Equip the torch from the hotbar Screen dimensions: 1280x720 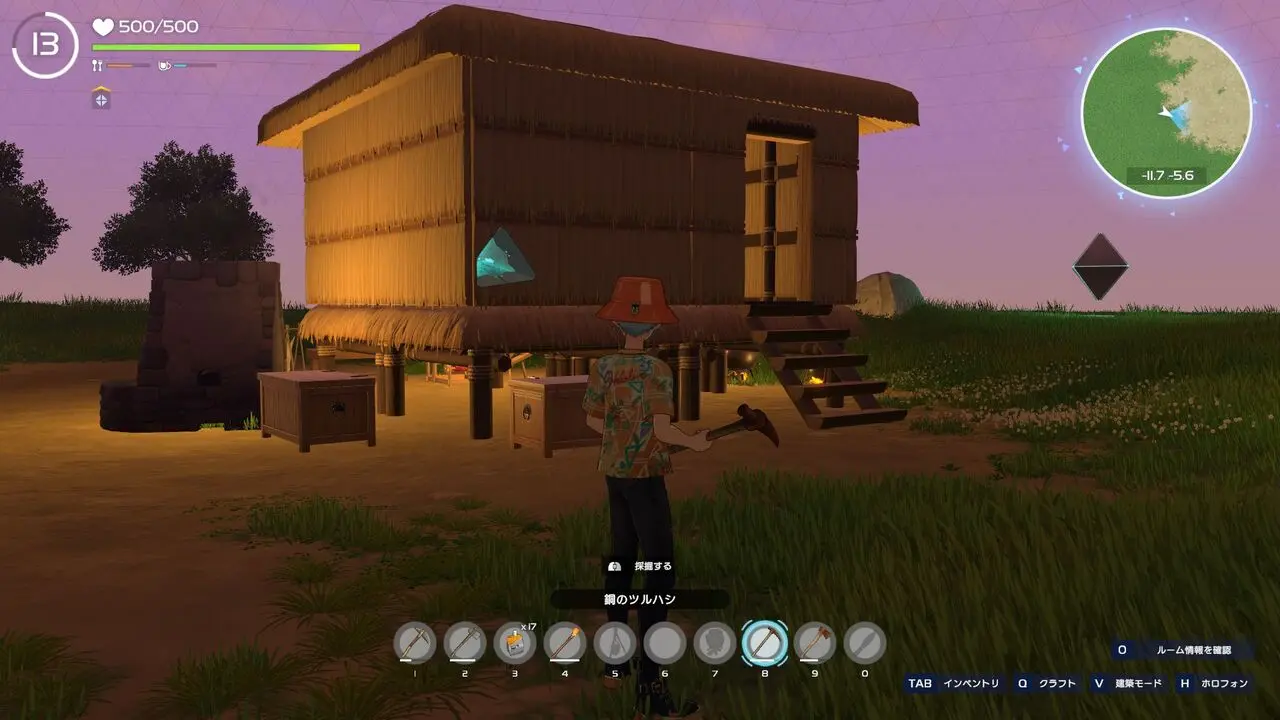point(564,643)
